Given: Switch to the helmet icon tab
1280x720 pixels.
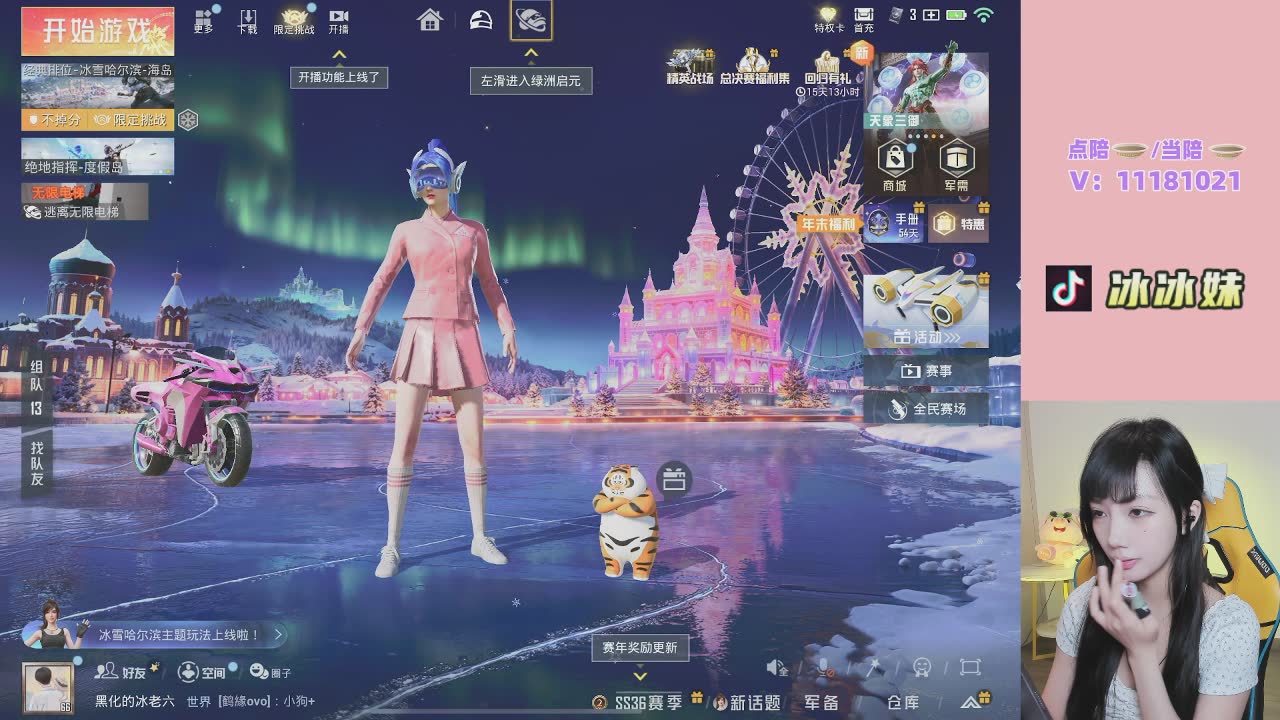Looking at the screenshot, I should coord(481,20).
